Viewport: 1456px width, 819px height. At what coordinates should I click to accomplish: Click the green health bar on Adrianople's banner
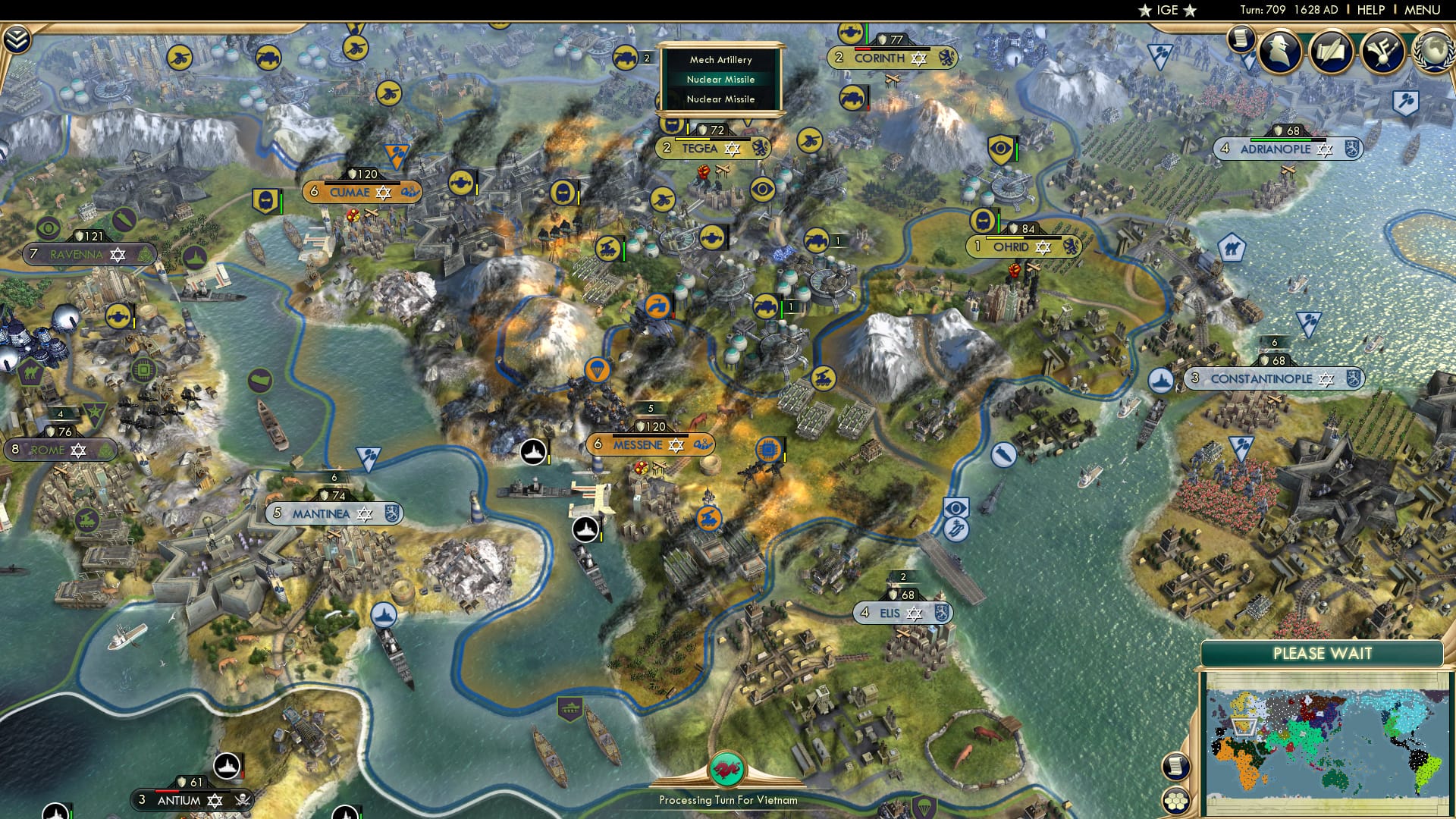[x=1281, y=140]
